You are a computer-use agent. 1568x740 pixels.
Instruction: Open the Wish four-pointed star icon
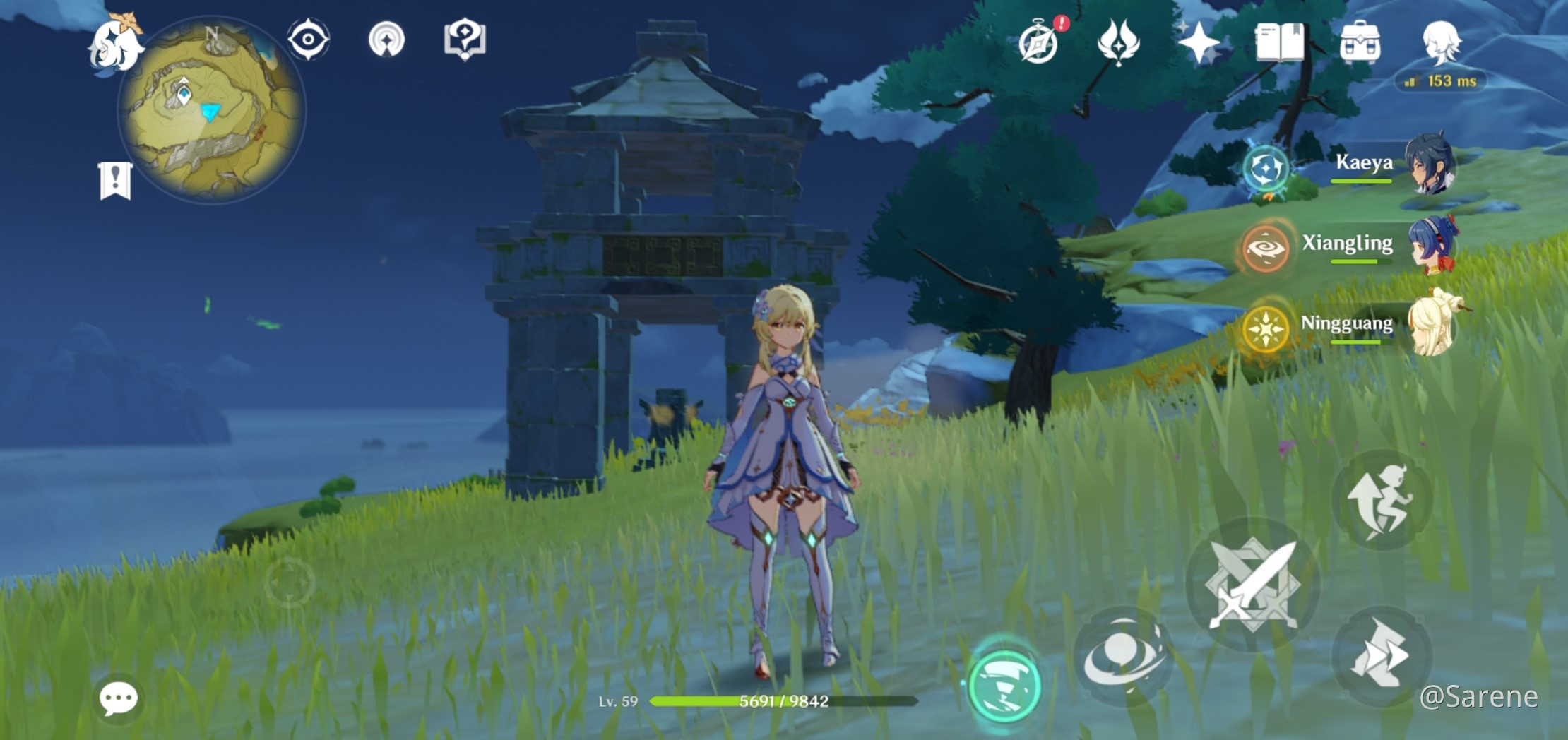(x=1199, y=42)
